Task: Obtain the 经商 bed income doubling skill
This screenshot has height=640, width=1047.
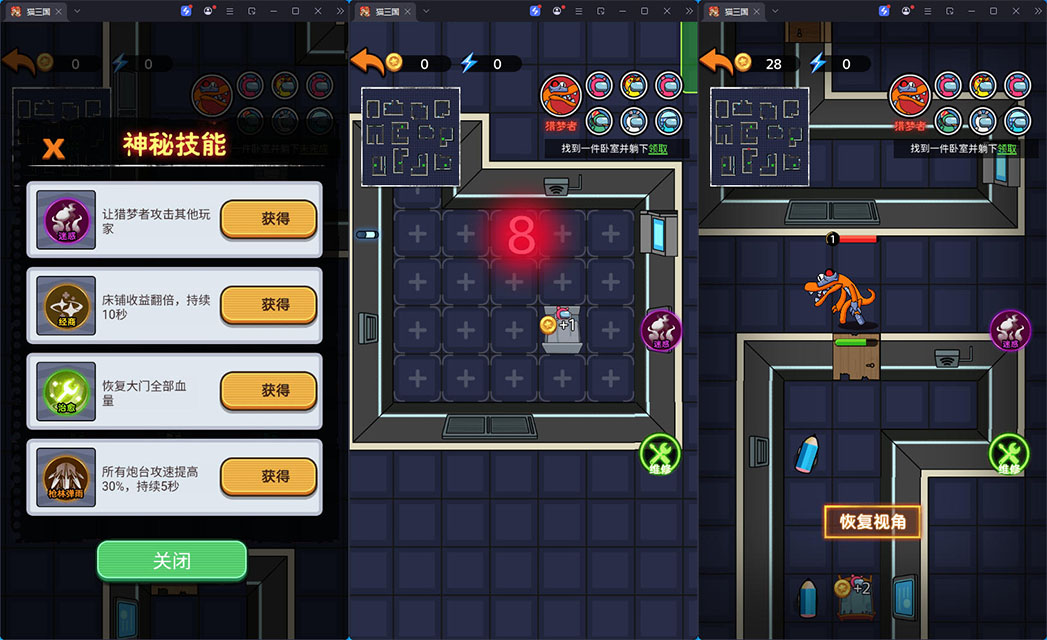Action: tap(268, 305)
